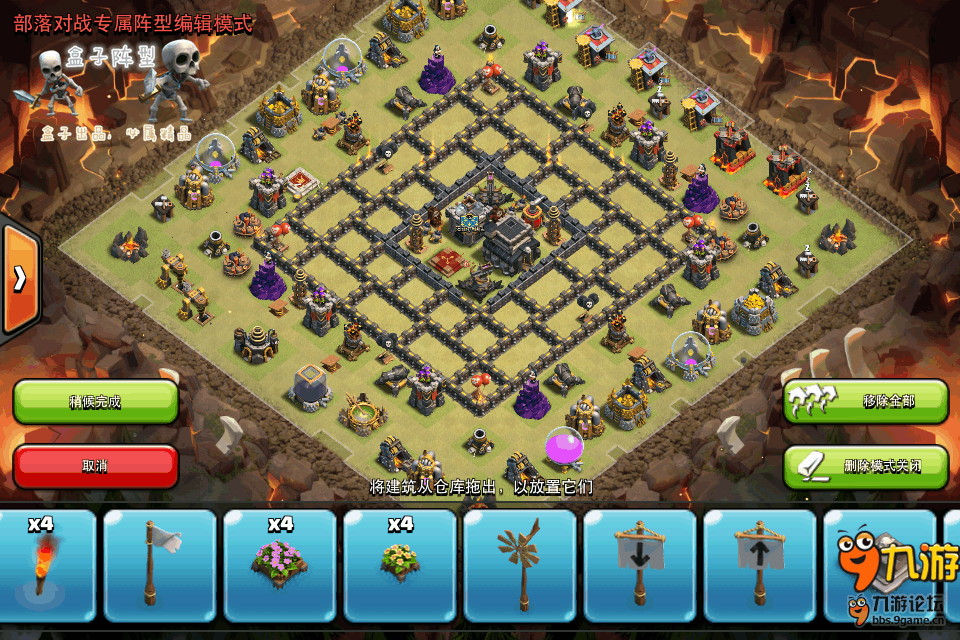Image resolution: width=960 pixels, height=640 pixels.
Task: Pick the white flag decoration slot
Action: (160, 567)
